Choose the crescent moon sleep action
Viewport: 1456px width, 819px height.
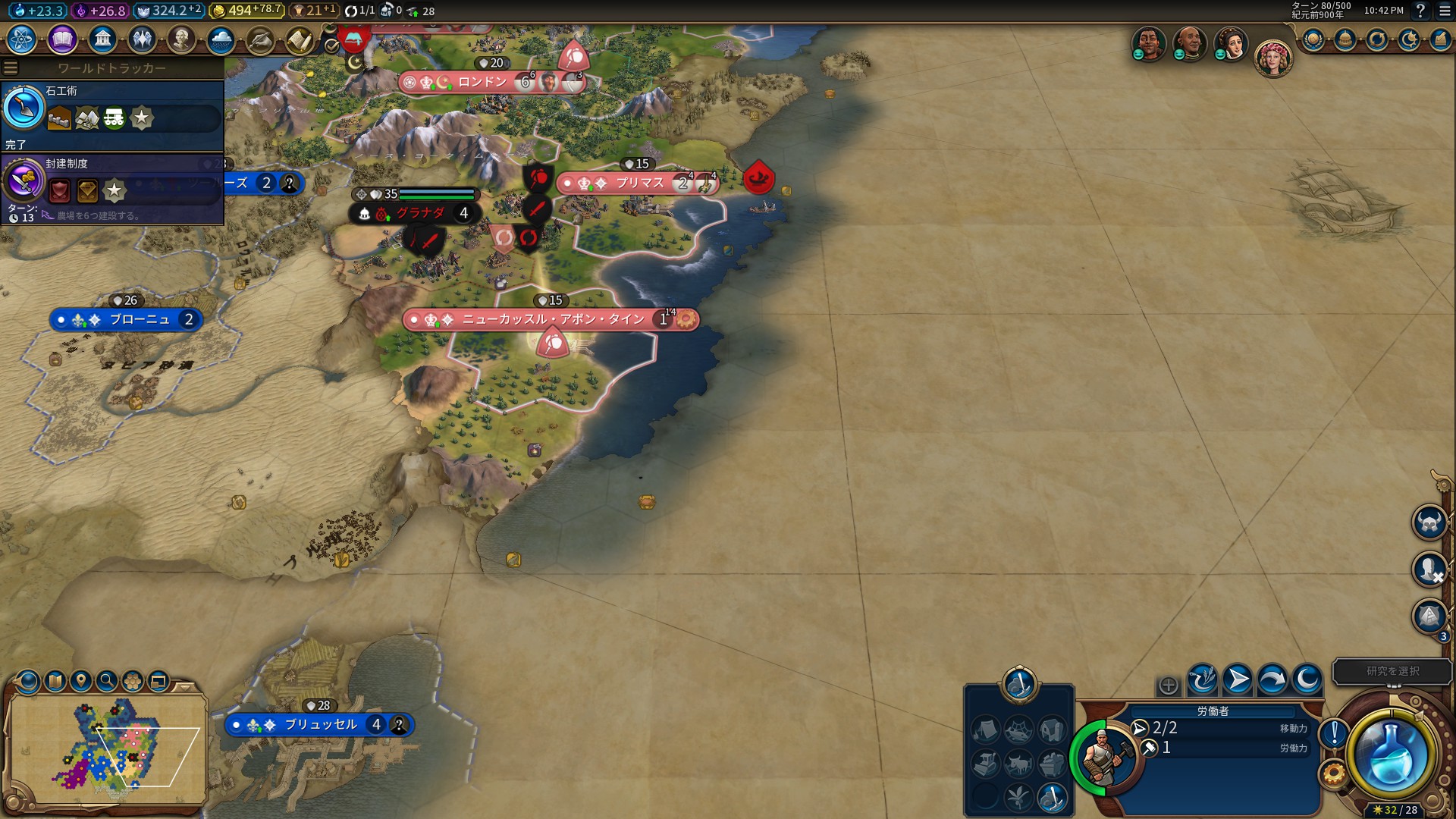(1307, 680)
